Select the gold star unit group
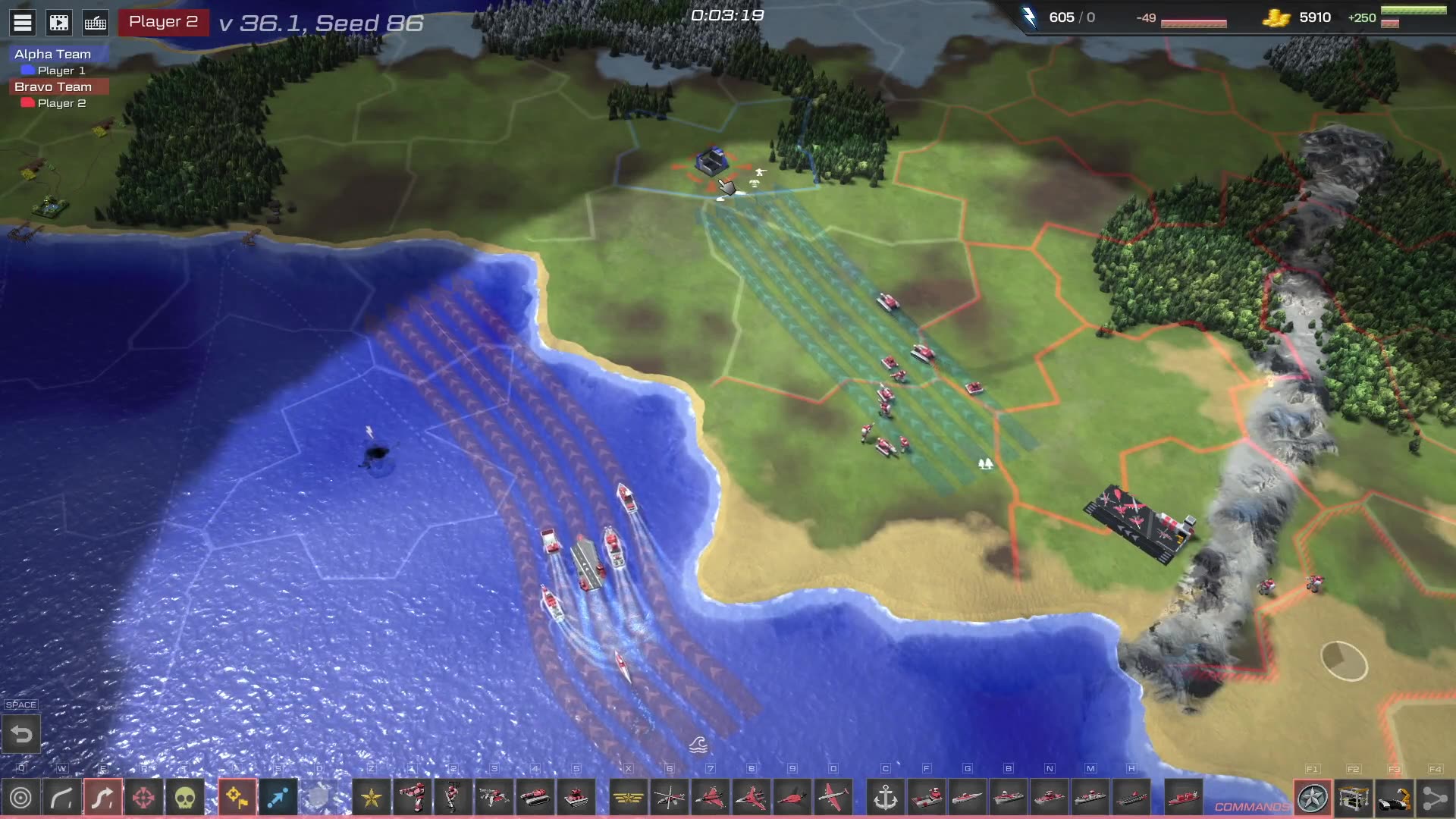 click(372, 798)
